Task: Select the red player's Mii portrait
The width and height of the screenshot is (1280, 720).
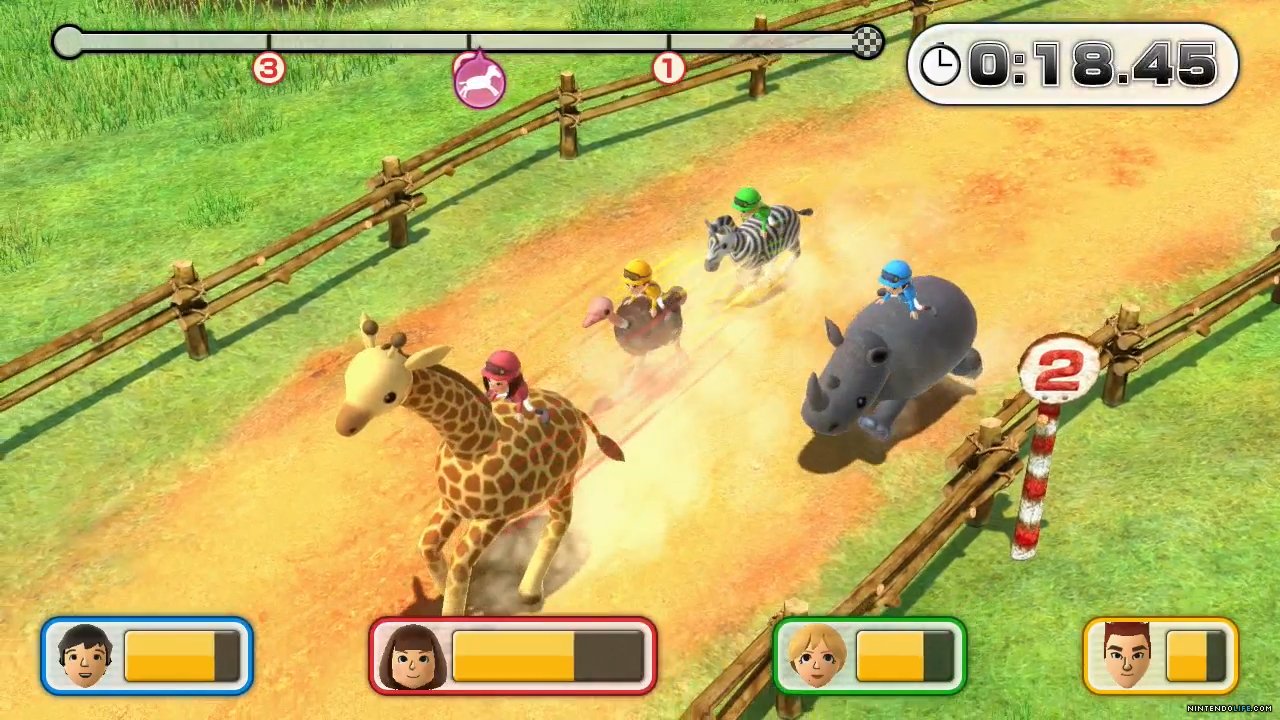Action: click(x=413, y=655)
